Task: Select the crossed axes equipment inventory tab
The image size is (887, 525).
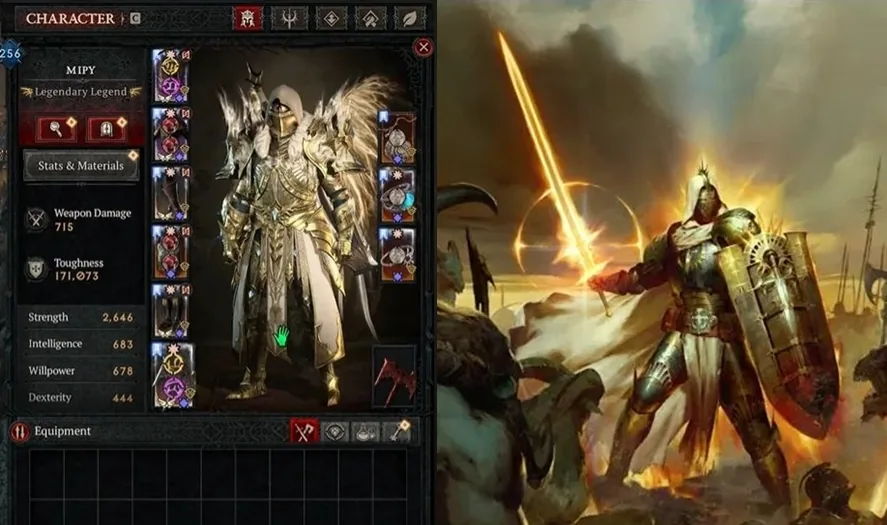Action: (304, 431)
